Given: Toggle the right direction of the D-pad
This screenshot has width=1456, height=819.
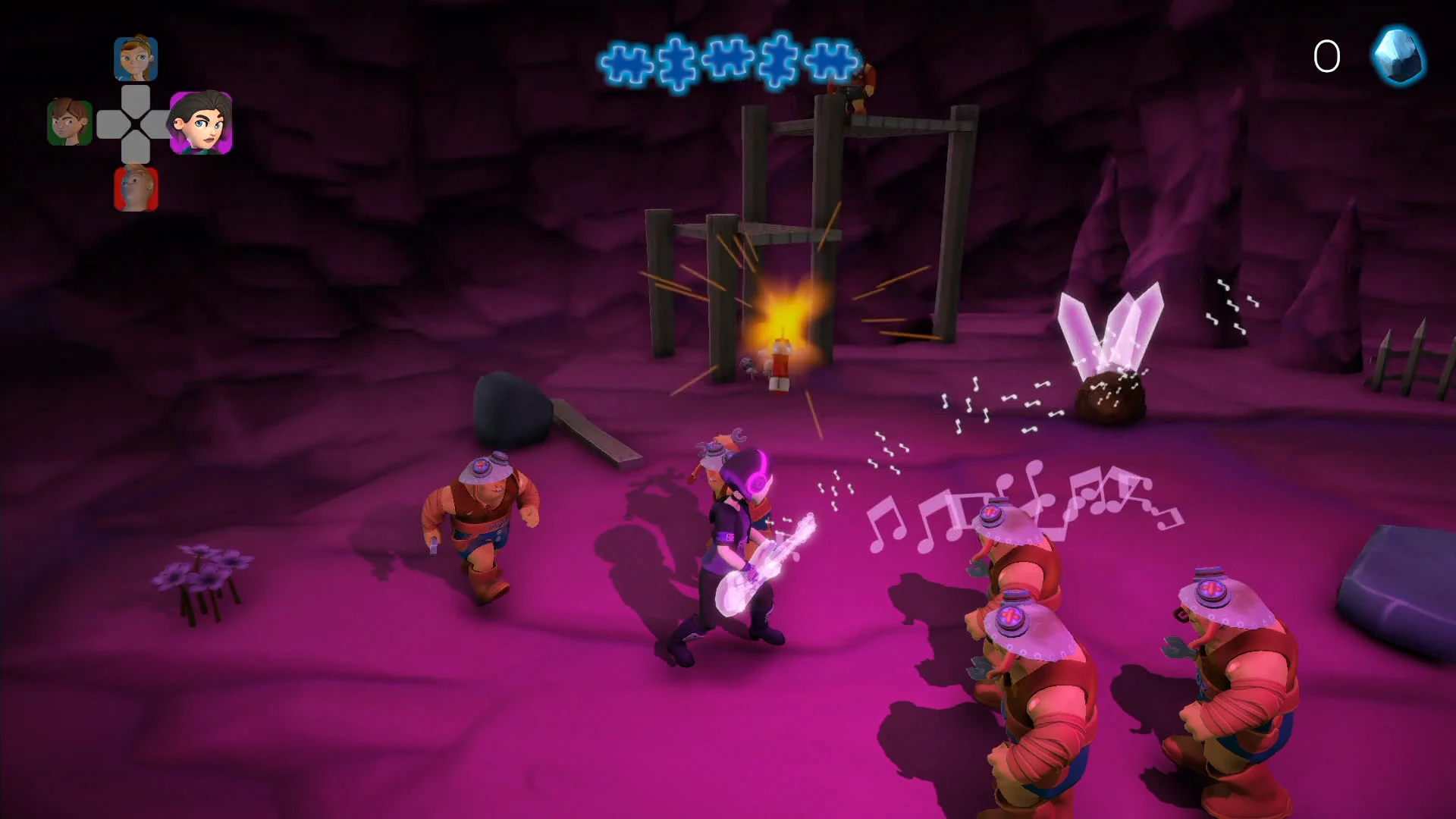Looking at the screenshot, I should [161, 123].
